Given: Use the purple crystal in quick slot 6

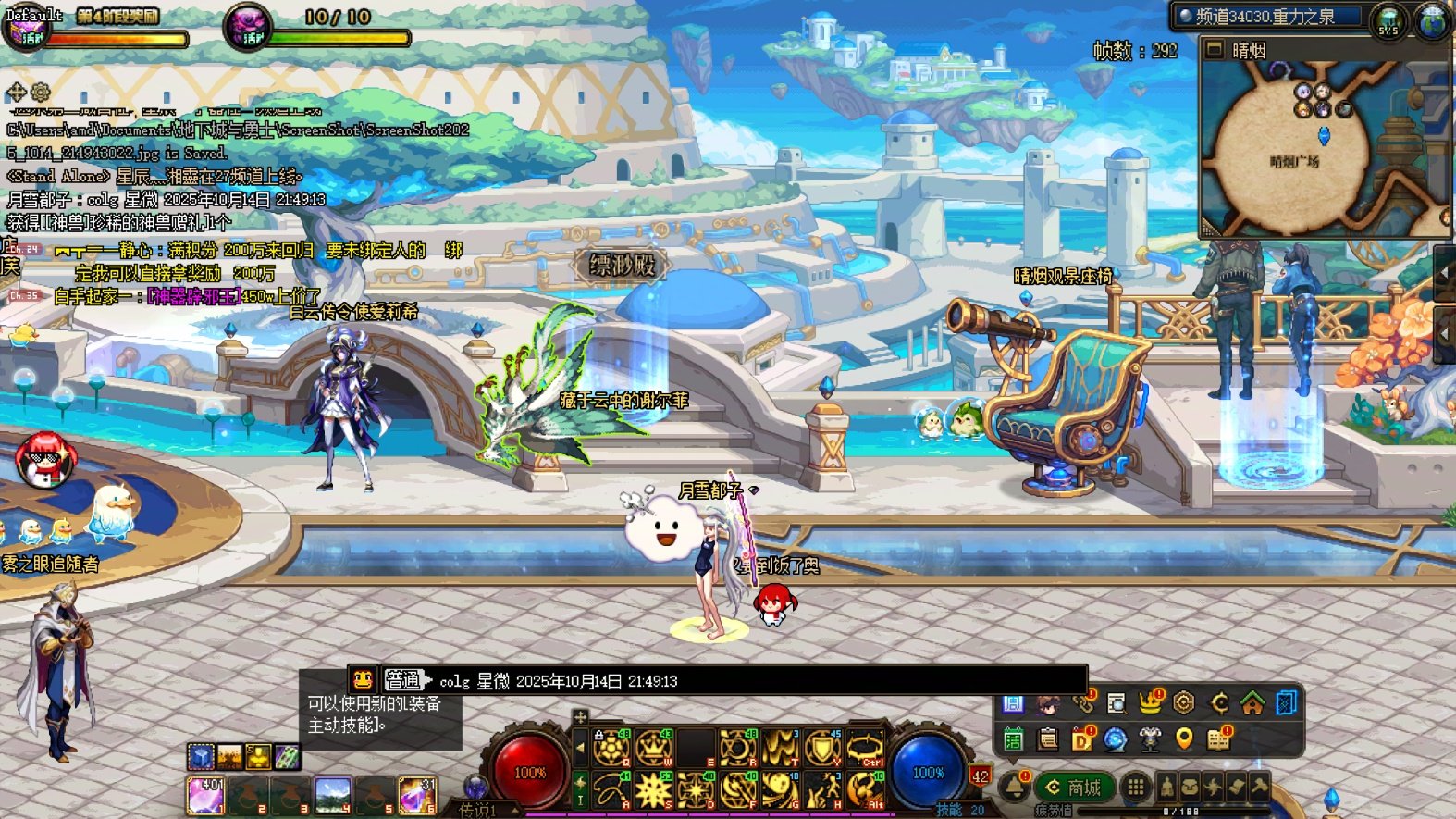Looking at the screenshot, I should point(417,795).
